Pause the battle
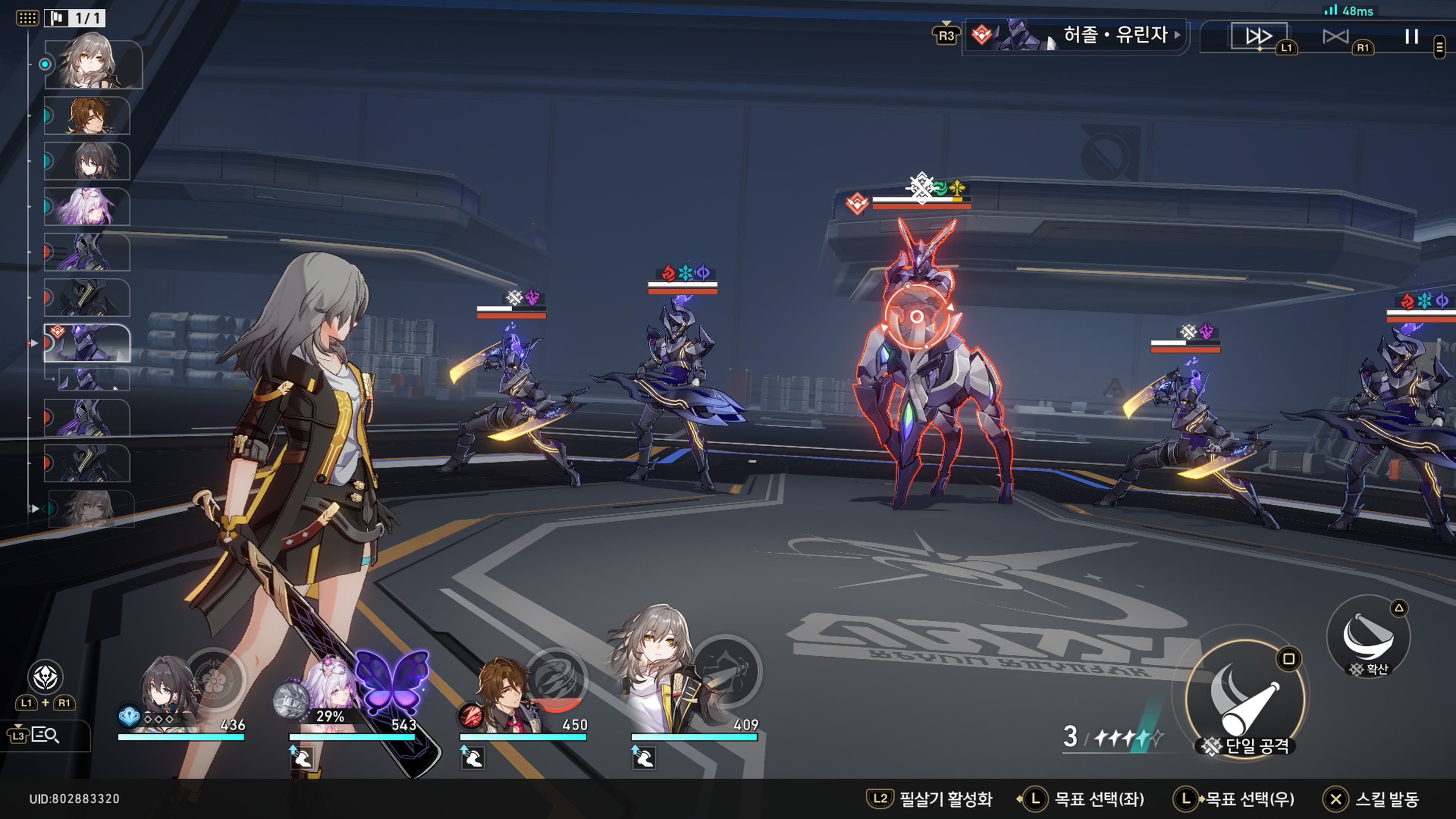 [x=1411, y=37]
